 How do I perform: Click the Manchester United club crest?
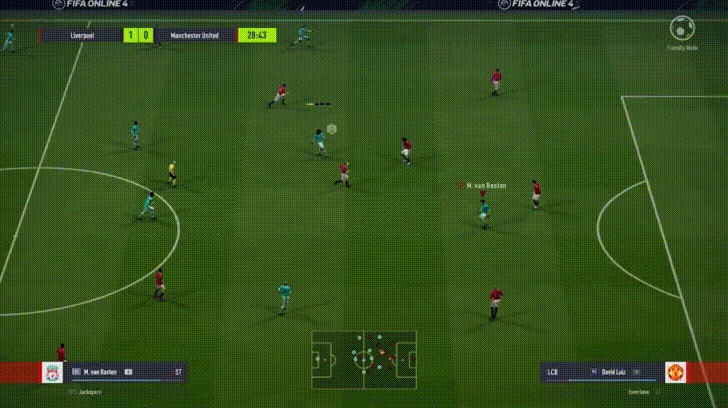pyautogui.click(x=677, y=373)
